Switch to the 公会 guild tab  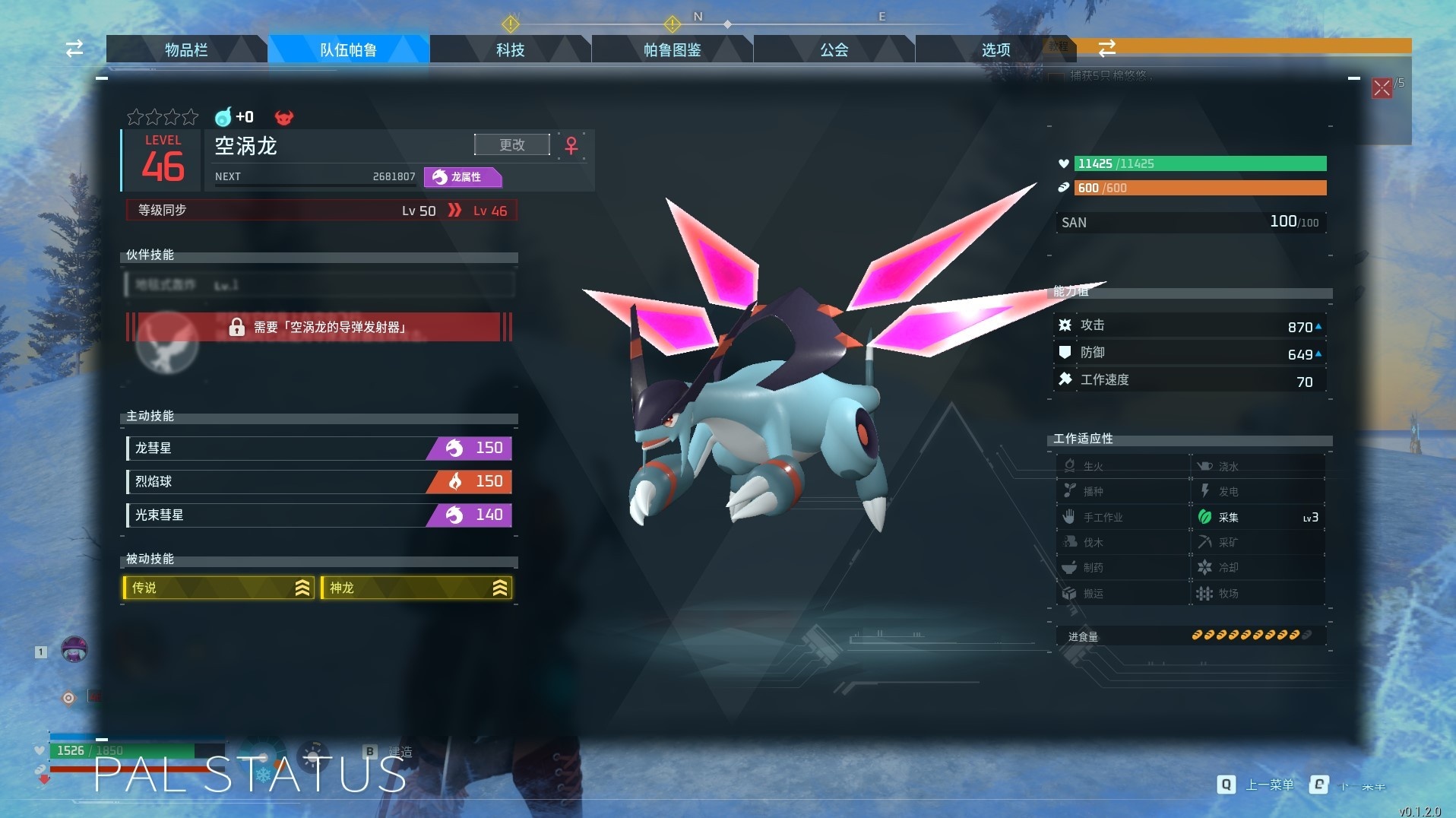pyautogui.click(x=834, y=50)
